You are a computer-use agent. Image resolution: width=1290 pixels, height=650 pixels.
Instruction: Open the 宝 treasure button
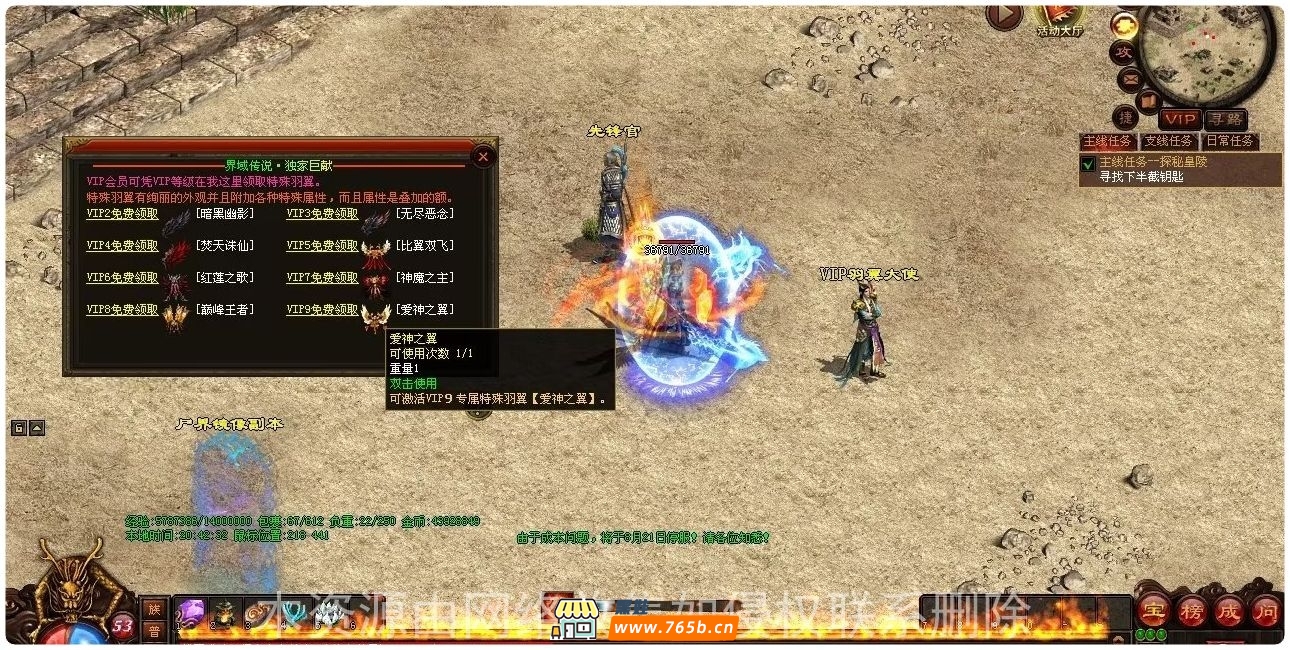pyautogui.click(x=1156, y=609)
